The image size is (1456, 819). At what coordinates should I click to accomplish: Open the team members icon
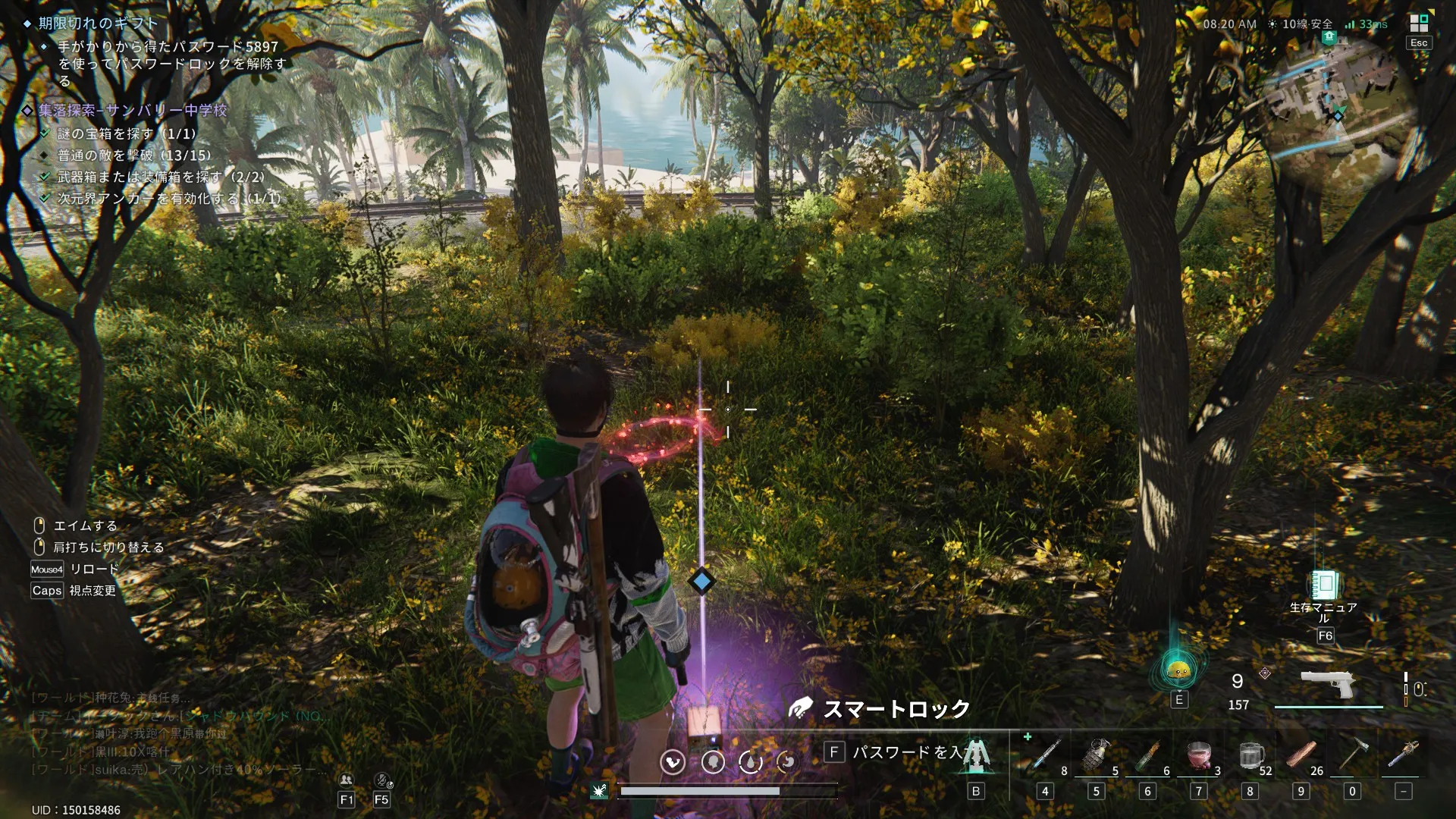click(346, 780)
